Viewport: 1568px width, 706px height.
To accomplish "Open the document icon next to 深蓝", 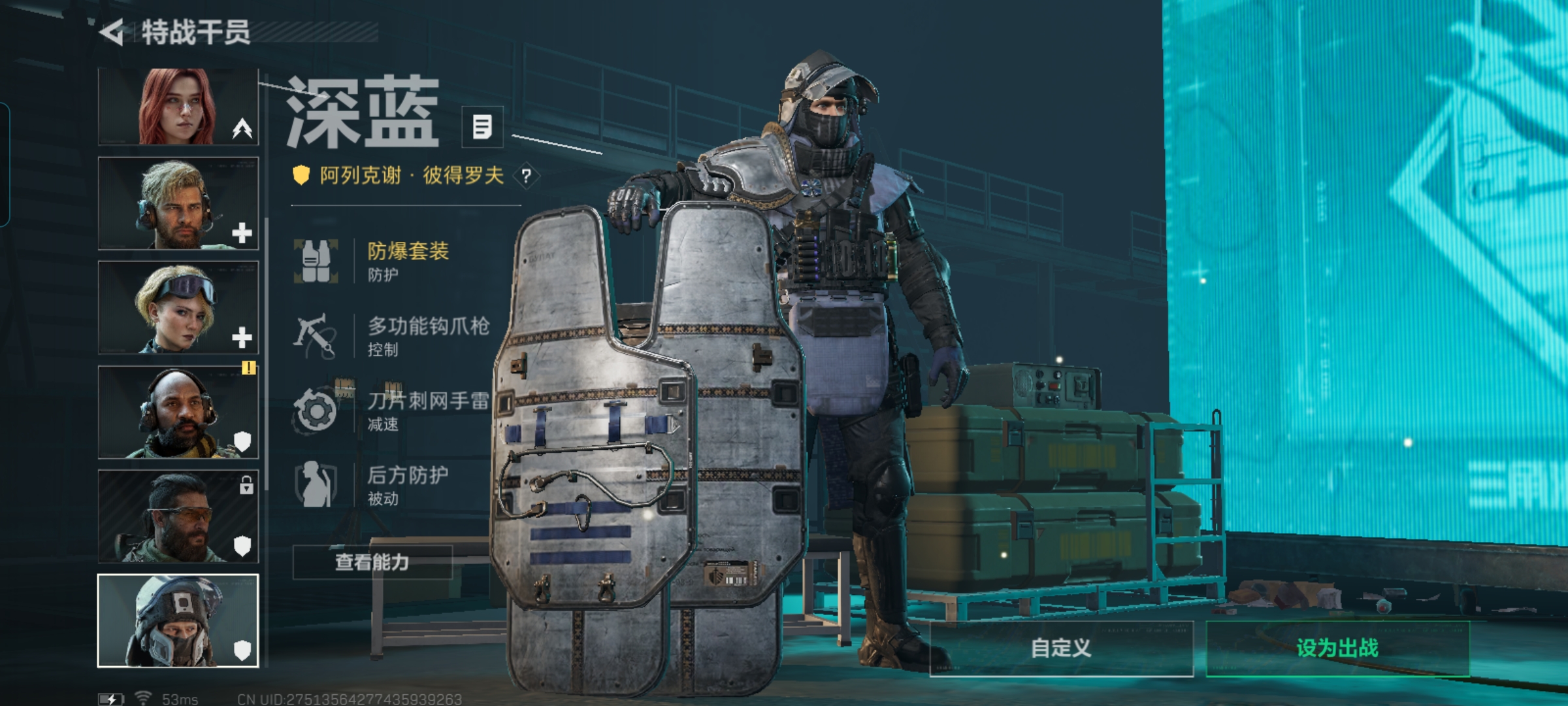I will coord(482,127).
